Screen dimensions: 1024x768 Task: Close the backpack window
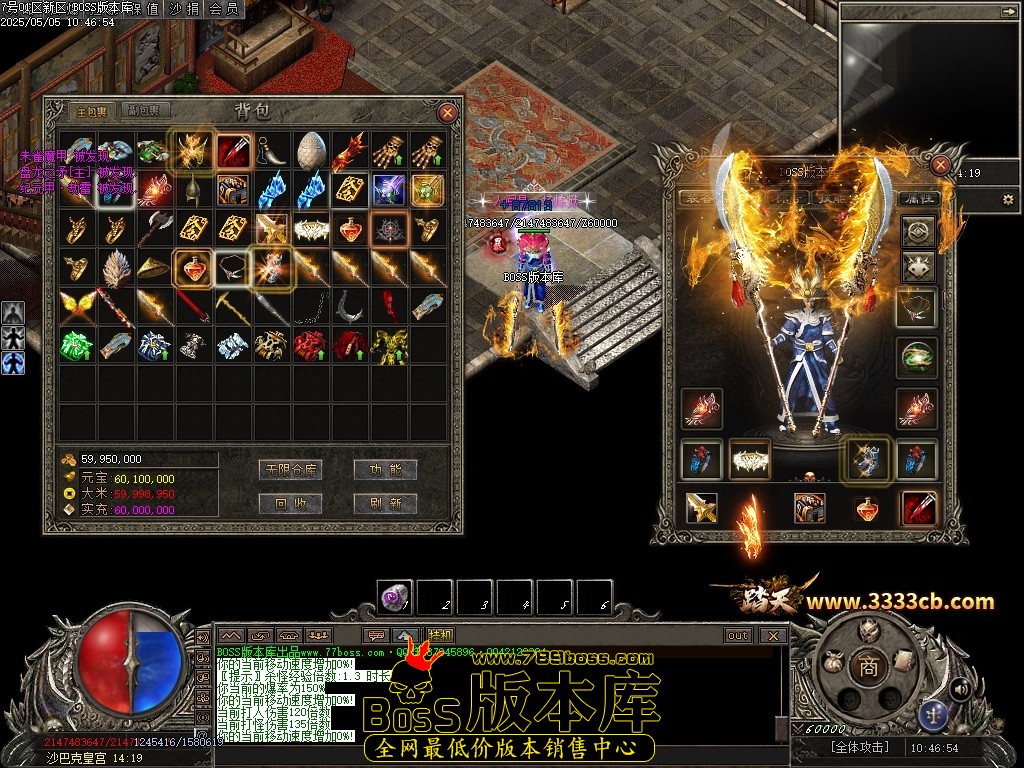pos(447,113)
